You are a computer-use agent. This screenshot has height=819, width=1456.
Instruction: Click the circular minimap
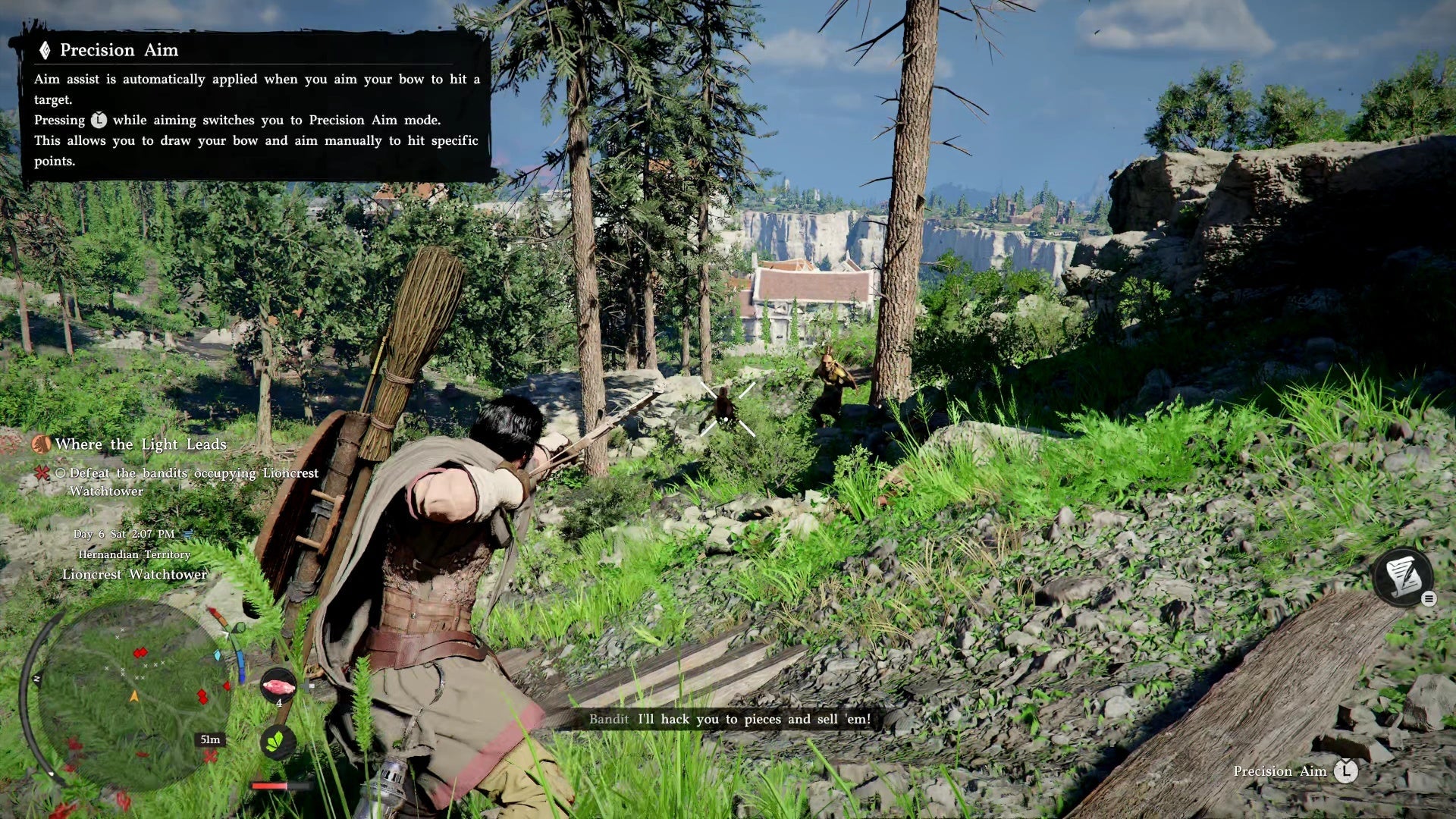133,695
